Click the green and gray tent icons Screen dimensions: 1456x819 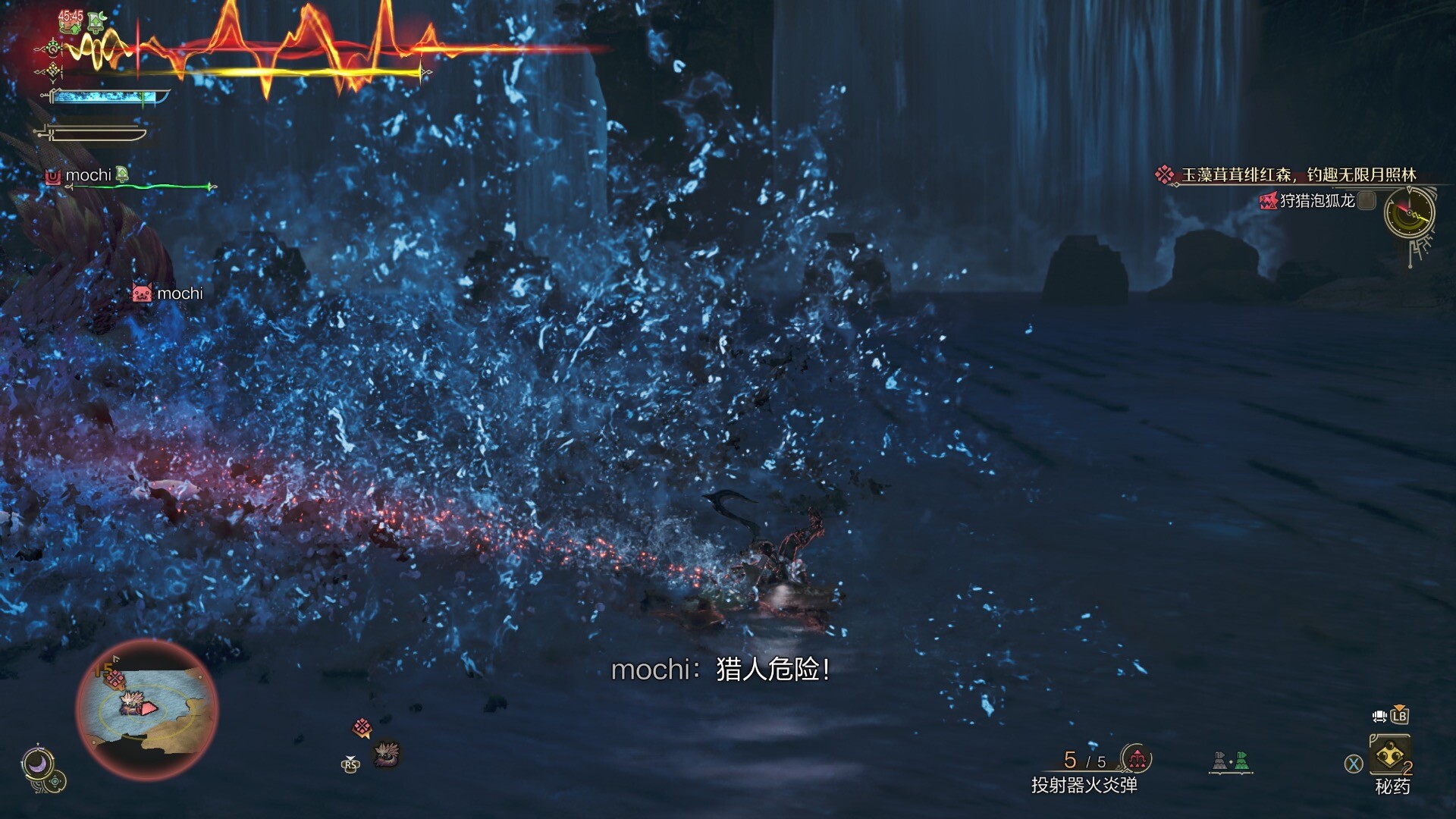[x=1230, y=761]
